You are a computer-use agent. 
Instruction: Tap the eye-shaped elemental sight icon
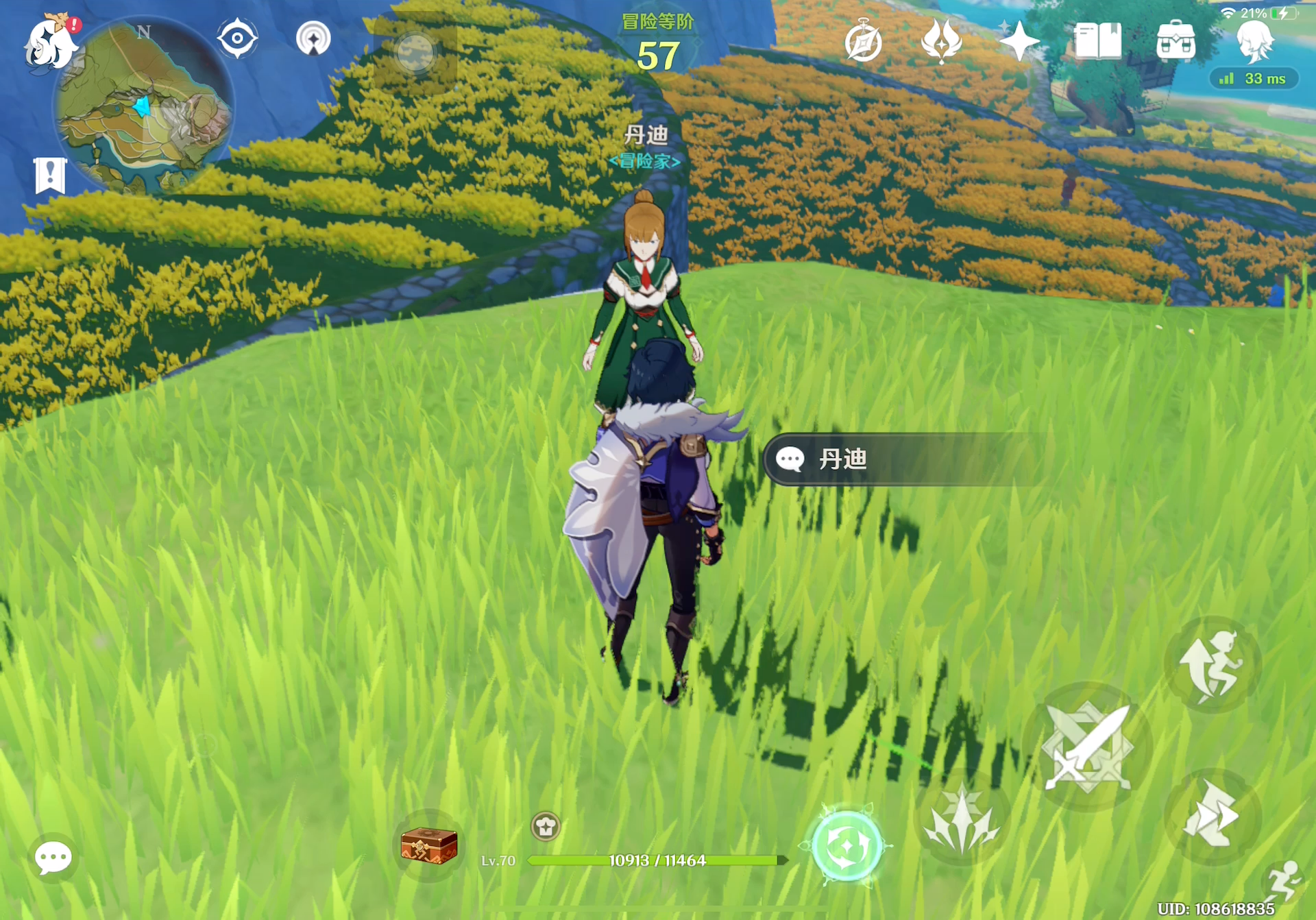tap(237, 38)
